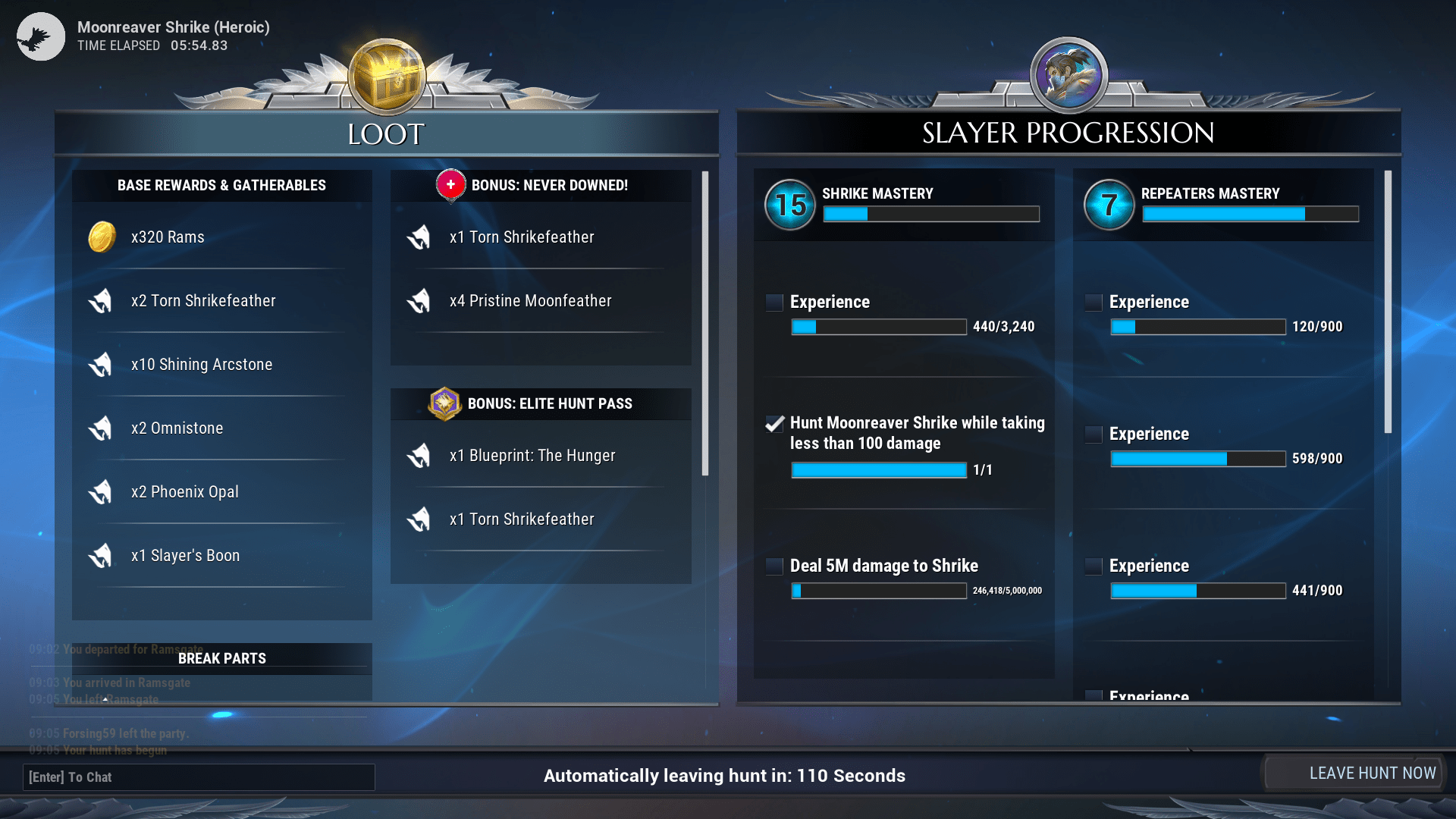Check the first Repeaters Experience checkbox

(x=1093, y=302)
